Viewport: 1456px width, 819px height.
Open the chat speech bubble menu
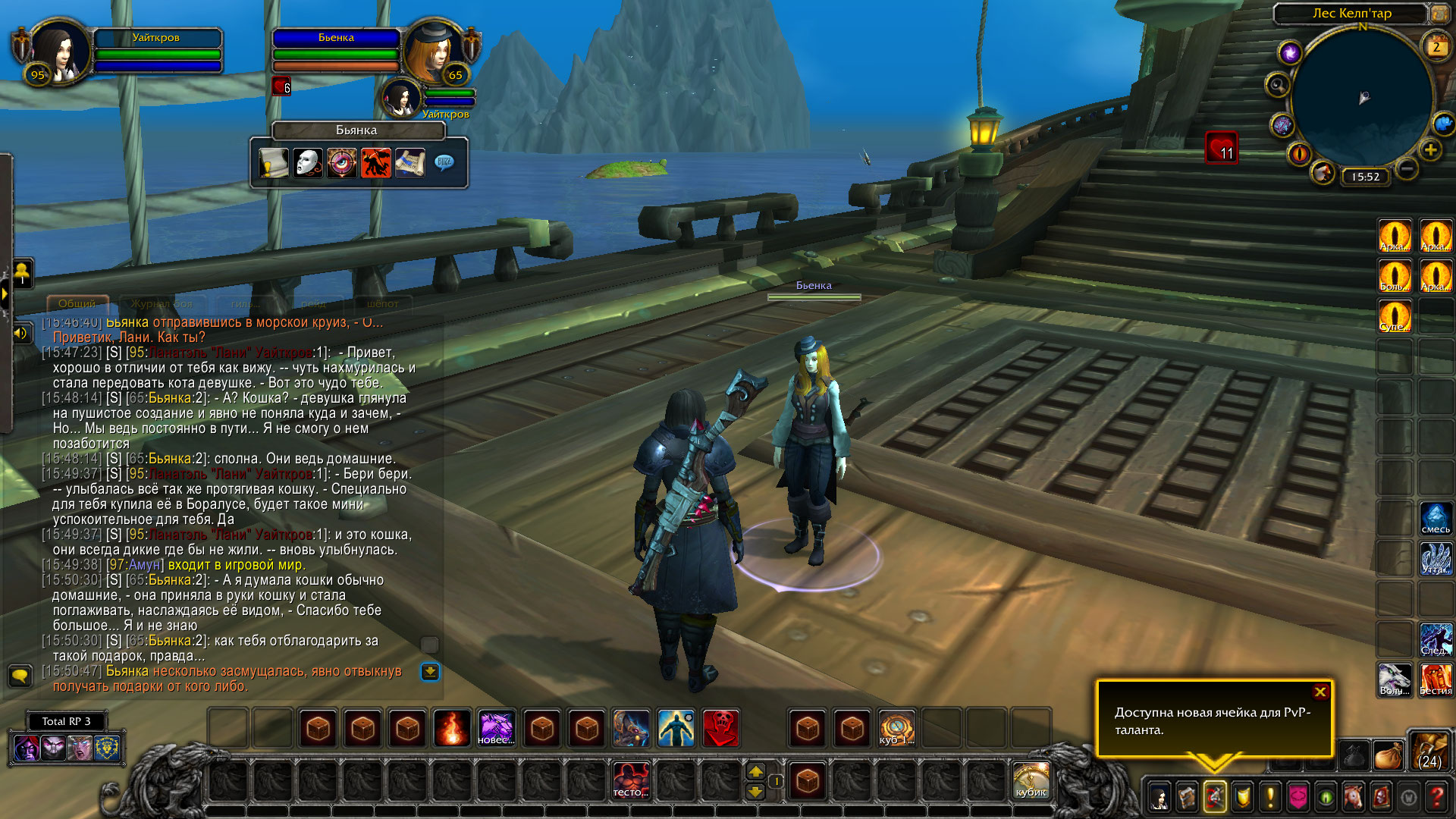coord(20,674)
